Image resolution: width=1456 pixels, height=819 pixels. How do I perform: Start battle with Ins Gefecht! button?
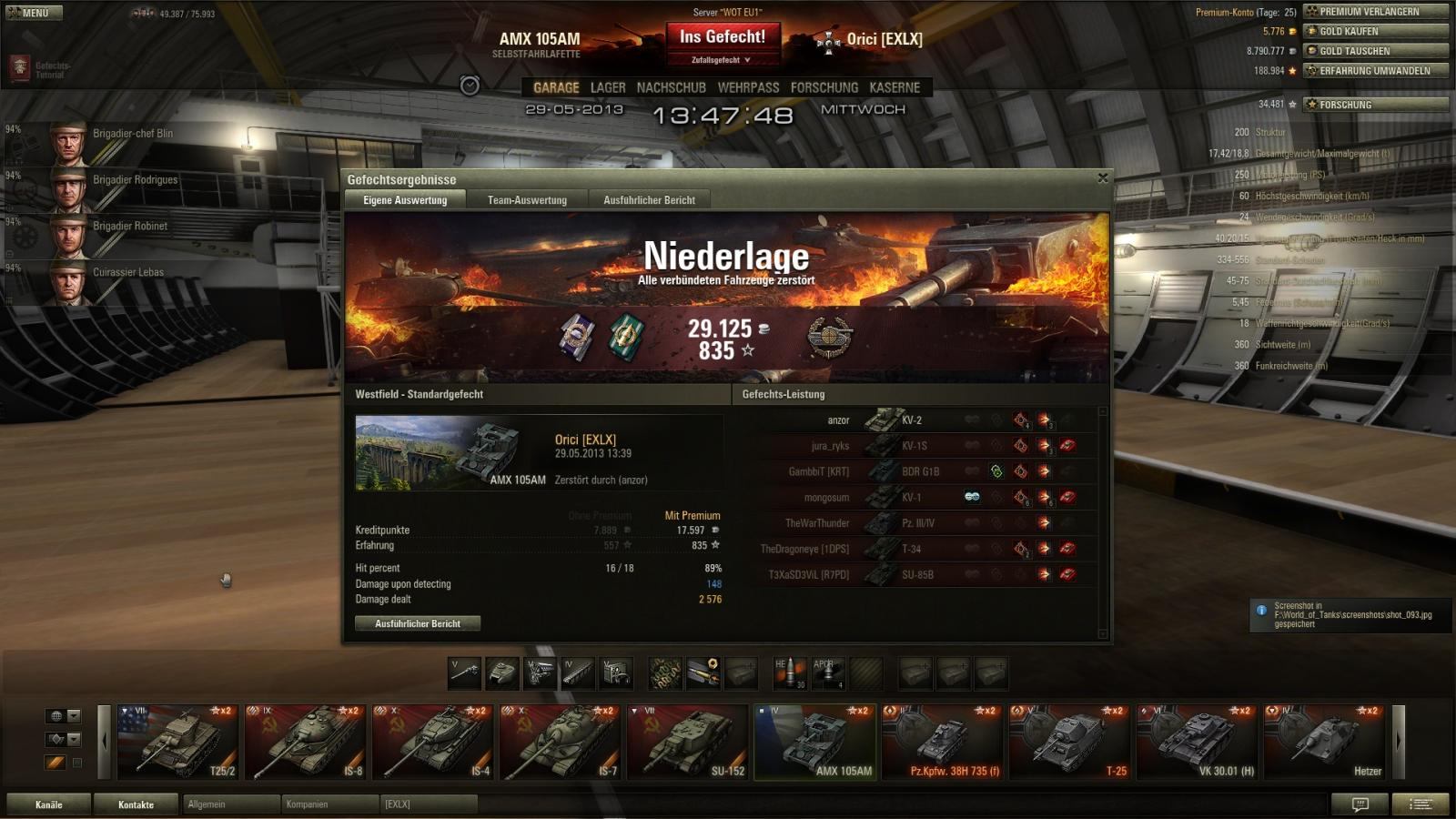[x=723, y=37]
